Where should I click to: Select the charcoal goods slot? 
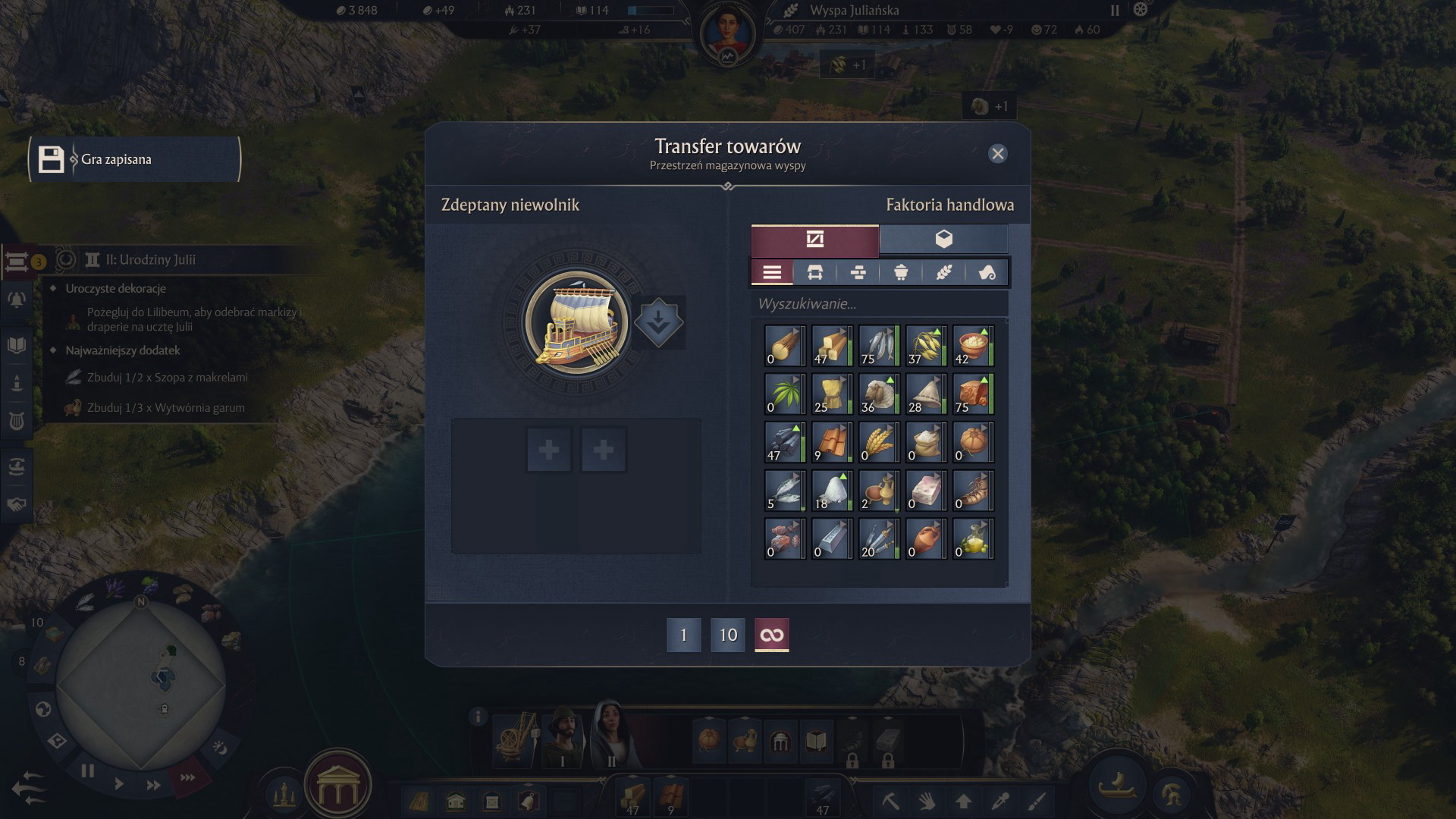[x=785, y=443]
